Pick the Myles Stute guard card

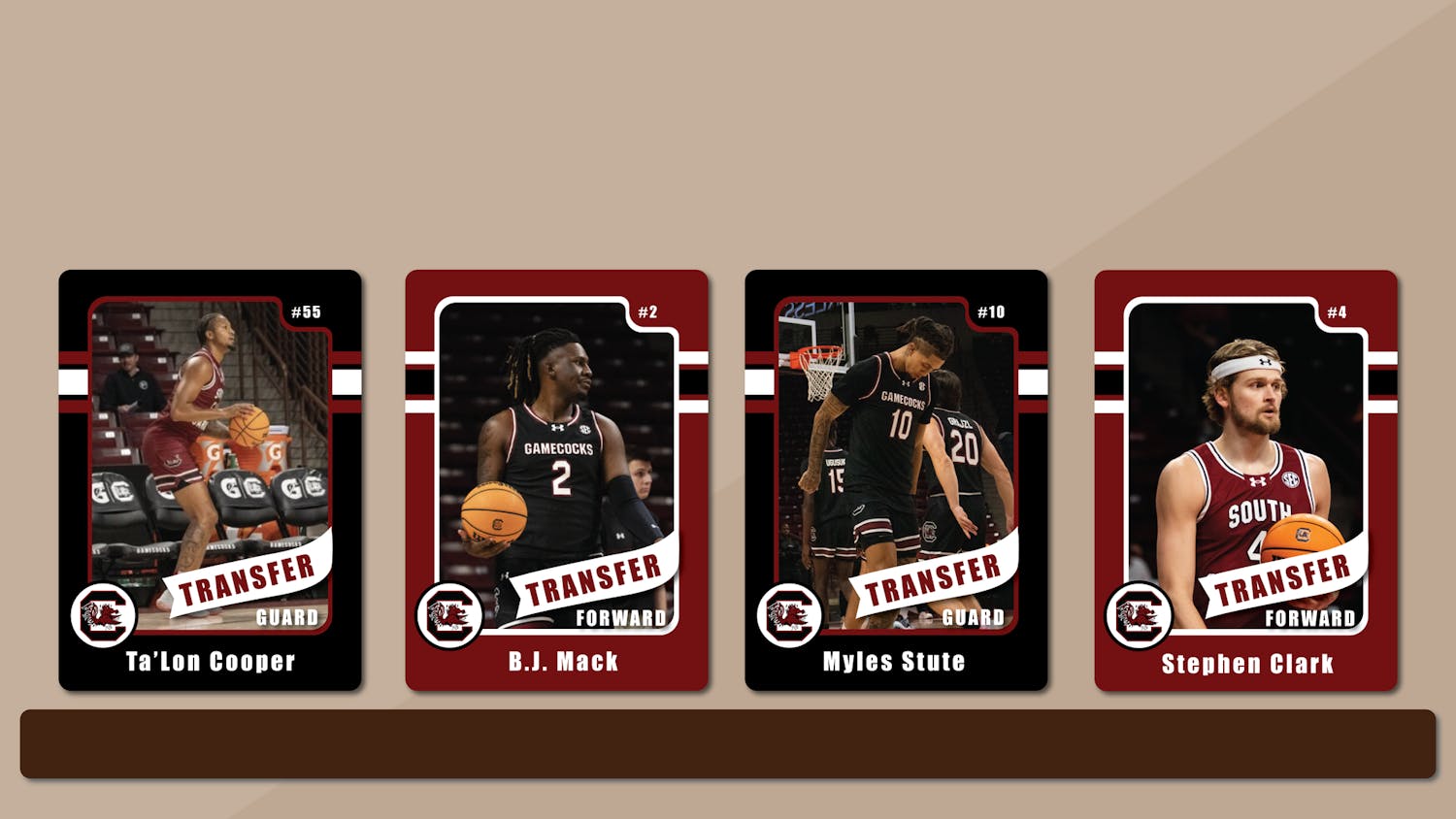[x=896, y=480]
